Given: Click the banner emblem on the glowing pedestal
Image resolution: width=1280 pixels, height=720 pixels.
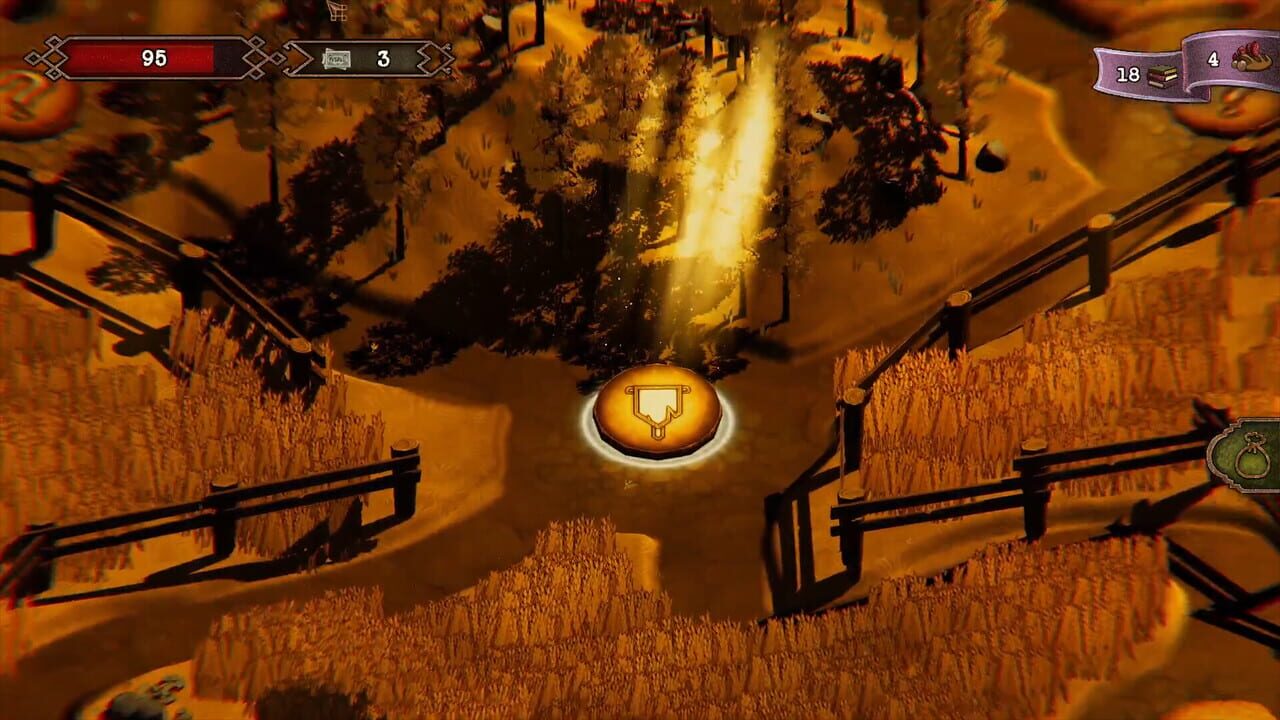Looking at the screenshot, I should point(656,408).
